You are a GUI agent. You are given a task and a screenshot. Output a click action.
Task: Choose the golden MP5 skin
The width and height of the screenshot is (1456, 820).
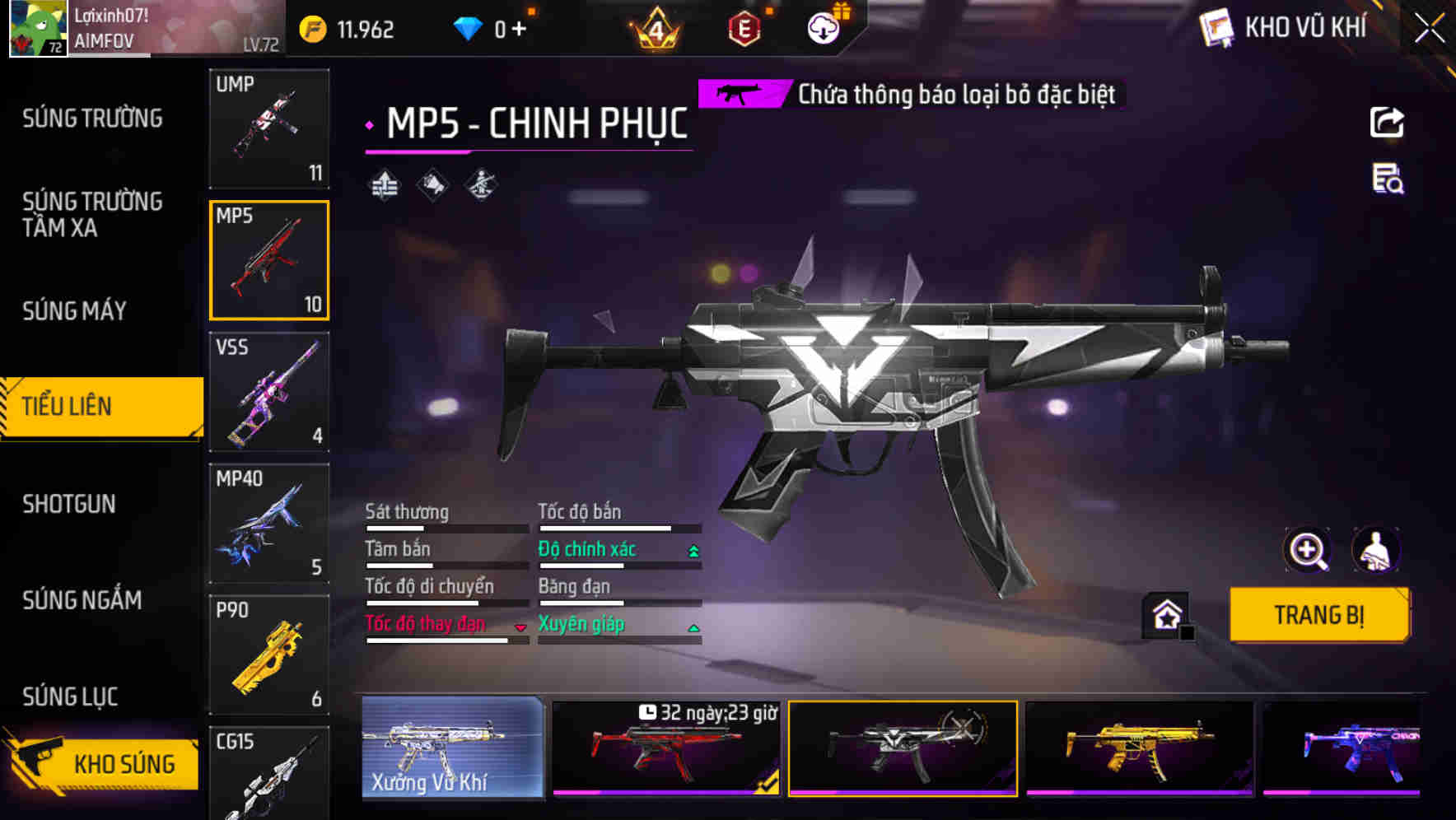click(x=1139, y=748)
